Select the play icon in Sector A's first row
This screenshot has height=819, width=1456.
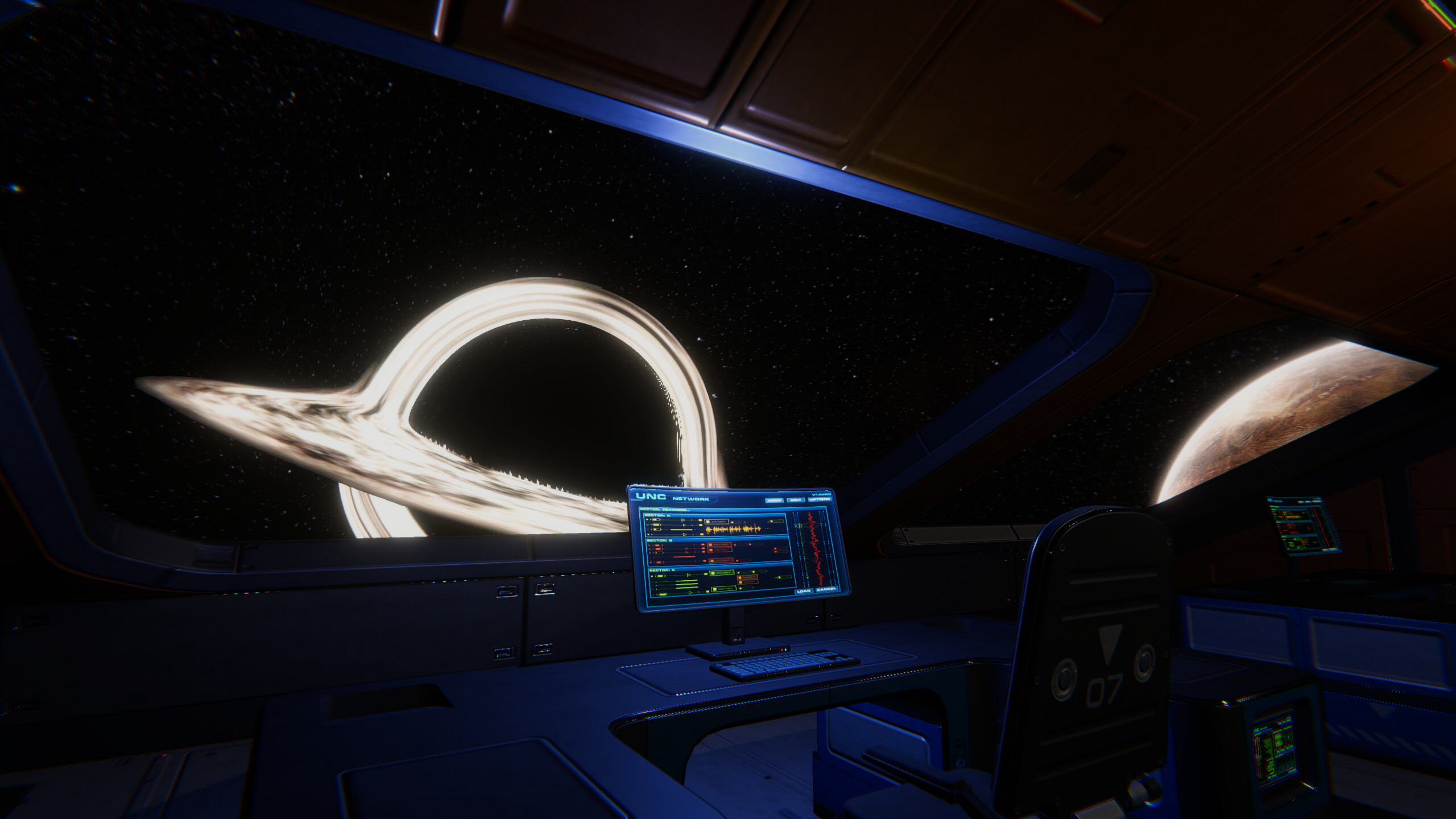pos(683,520)
